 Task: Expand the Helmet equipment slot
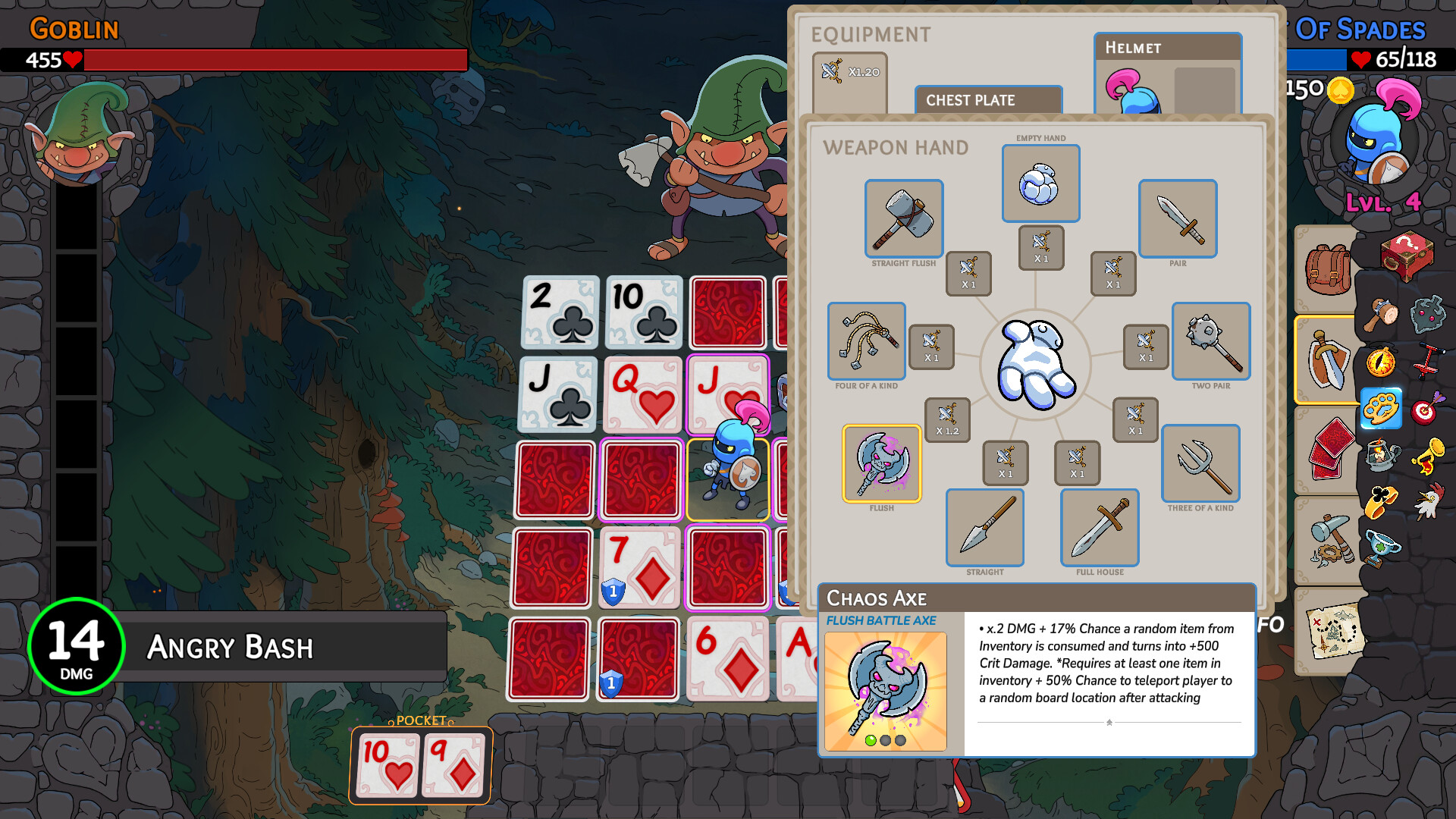(1166, 47)
